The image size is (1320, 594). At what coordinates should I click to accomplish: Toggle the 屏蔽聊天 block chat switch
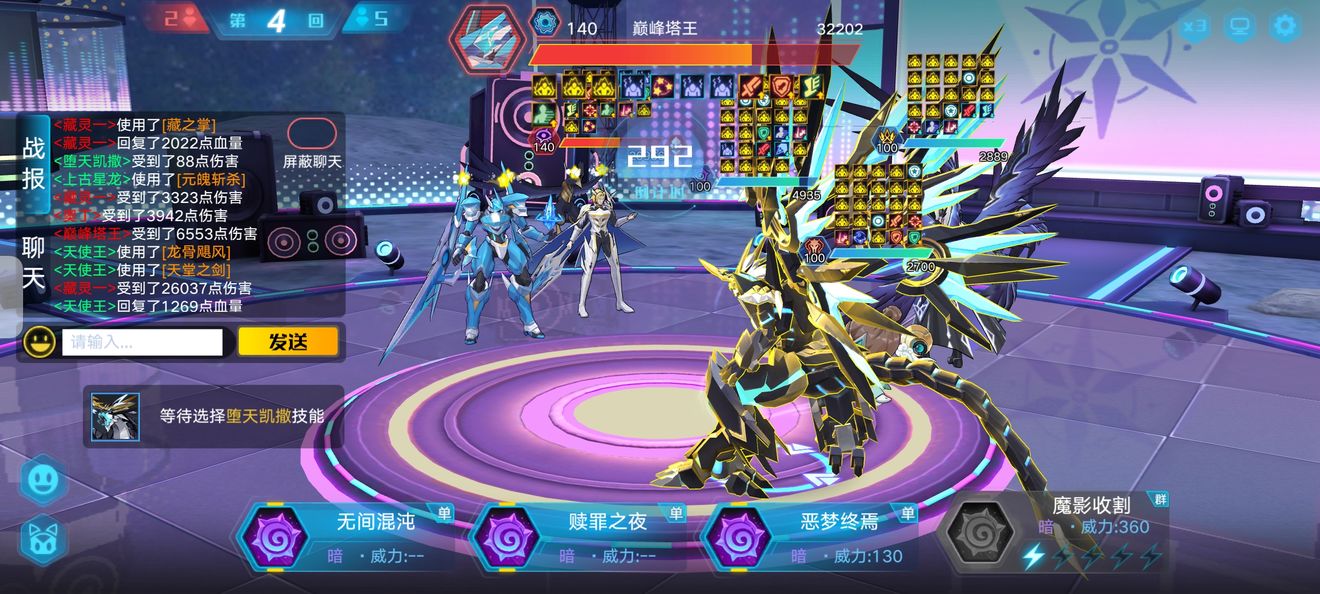click(312, 133)
